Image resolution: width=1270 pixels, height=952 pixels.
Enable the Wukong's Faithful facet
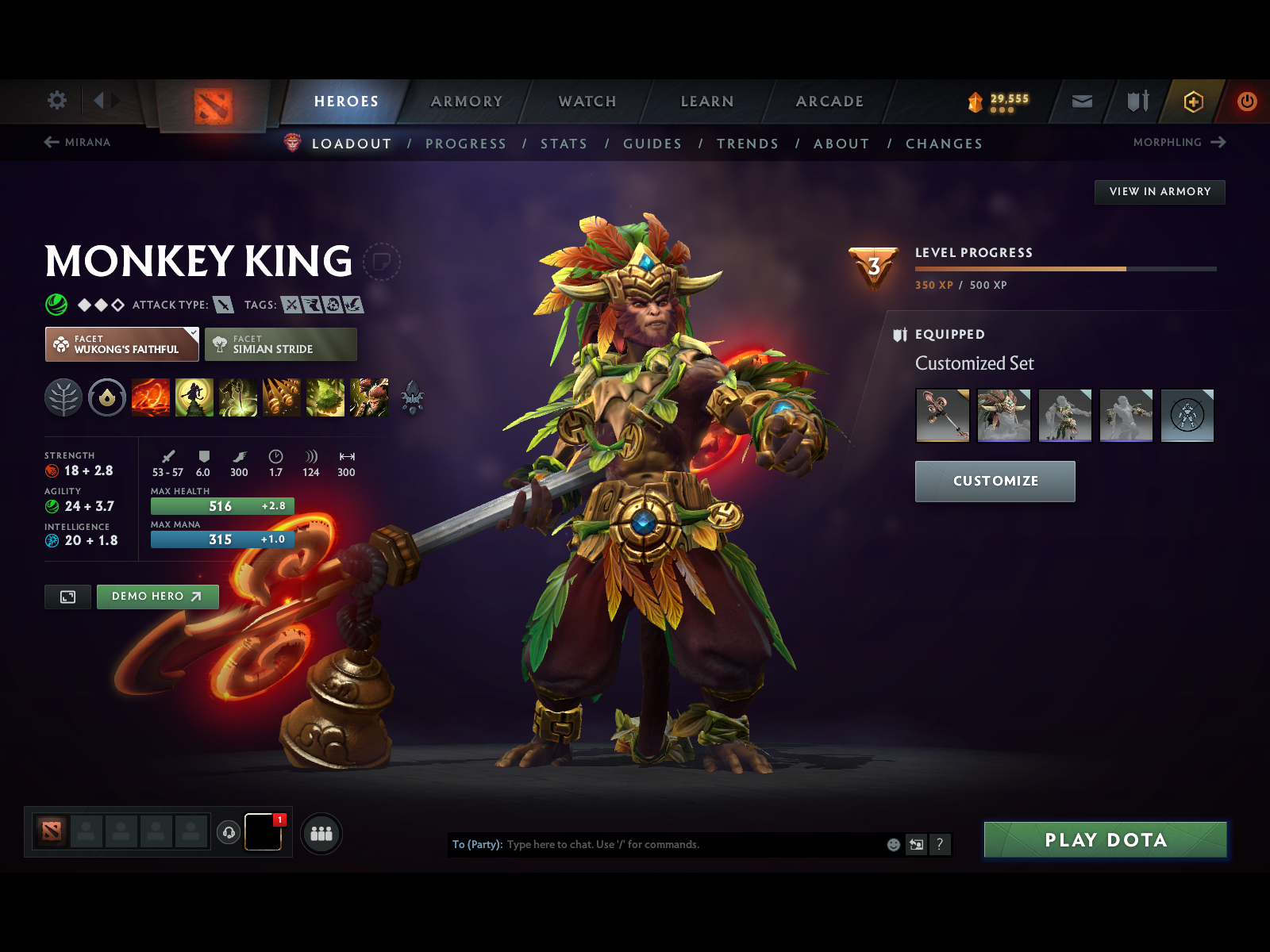click(121, 344)
